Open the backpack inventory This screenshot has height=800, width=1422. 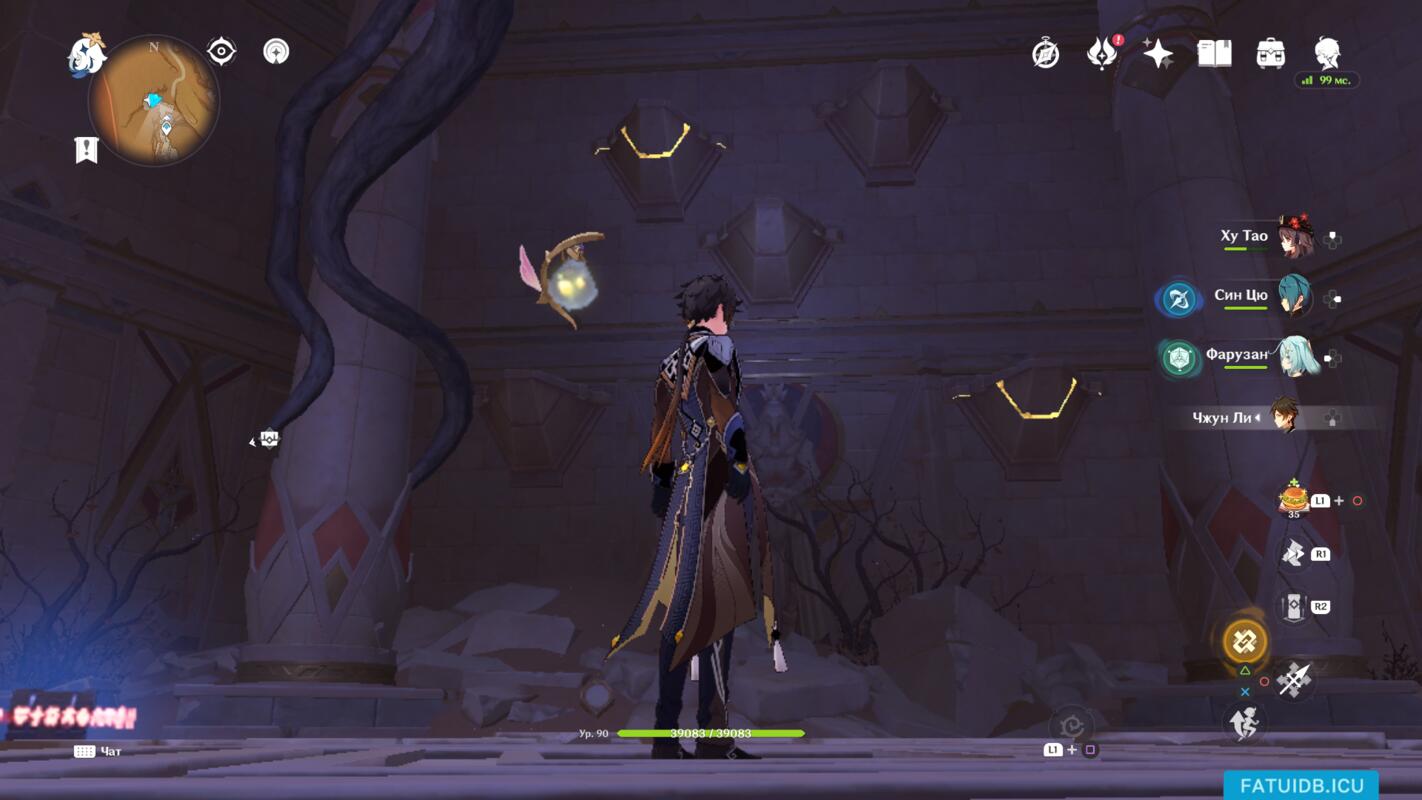pos(1270,54)
